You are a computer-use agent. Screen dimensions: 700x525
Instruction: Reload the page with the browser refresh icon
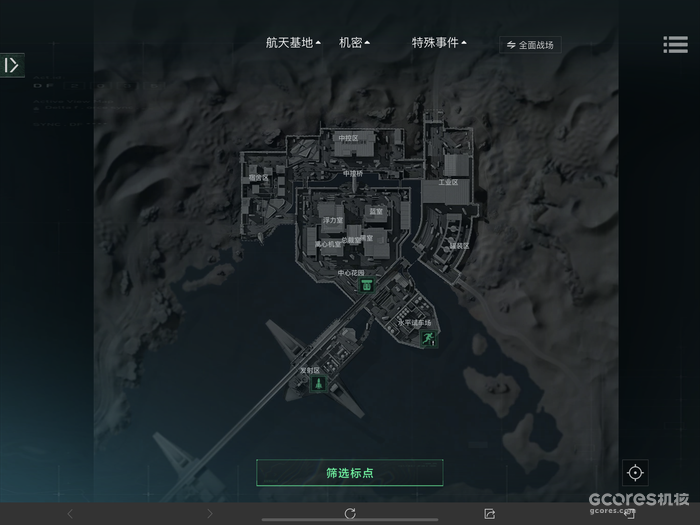click(350, 514)
